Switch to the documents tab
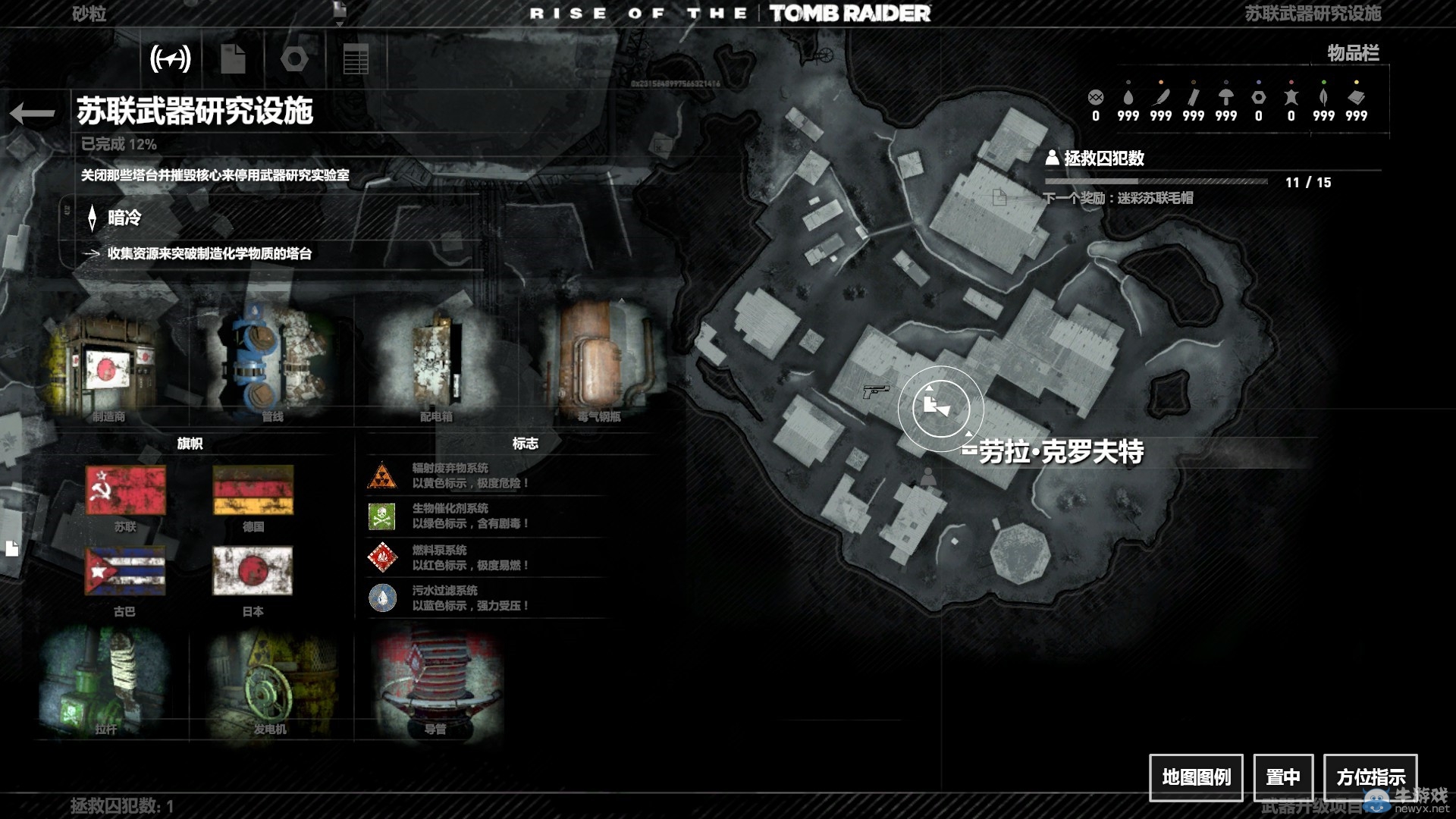The image size is (1456, 819). coord(233,58)
